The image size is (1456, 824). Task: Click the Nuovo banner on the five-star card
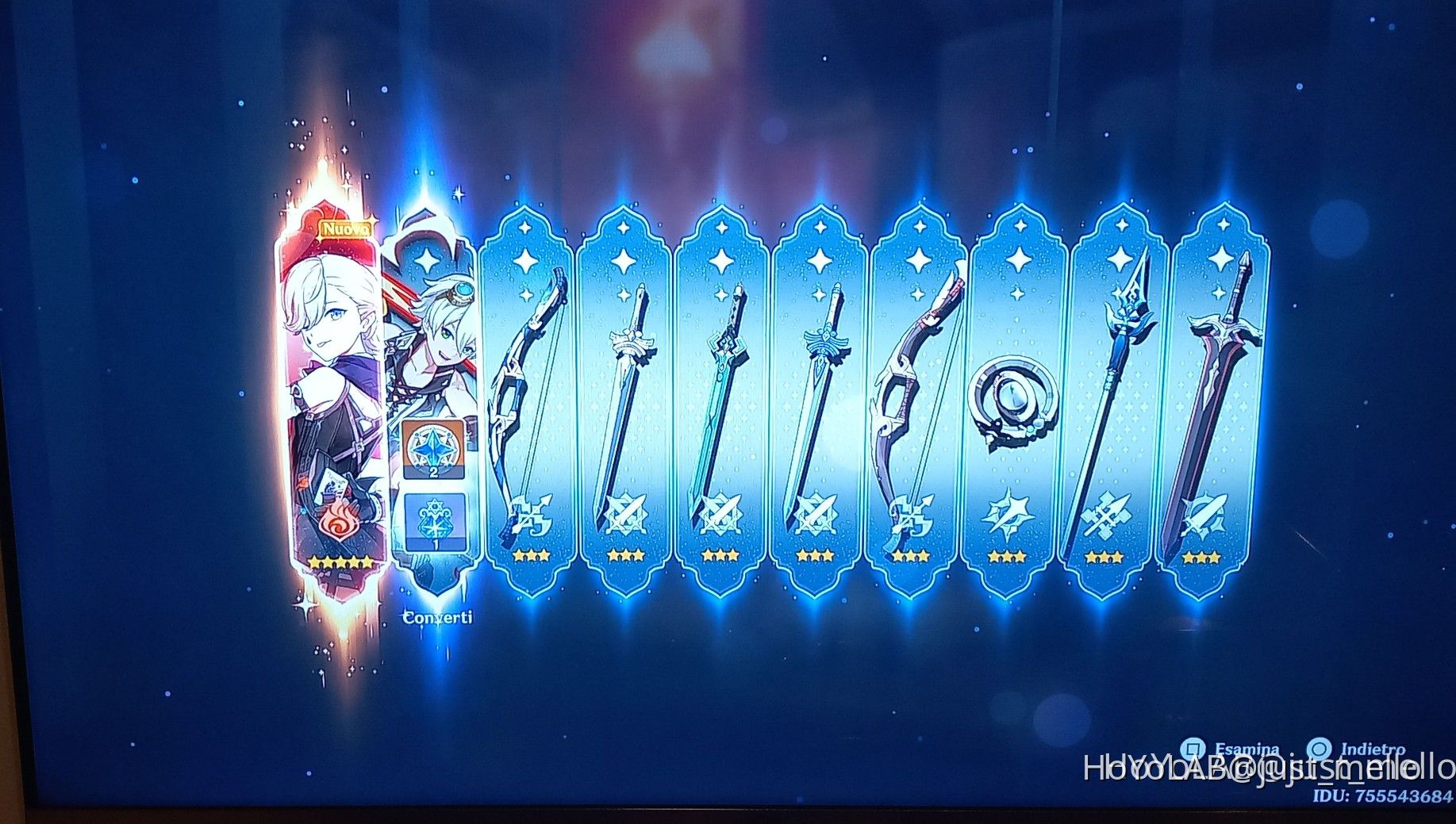click(344, 228)
